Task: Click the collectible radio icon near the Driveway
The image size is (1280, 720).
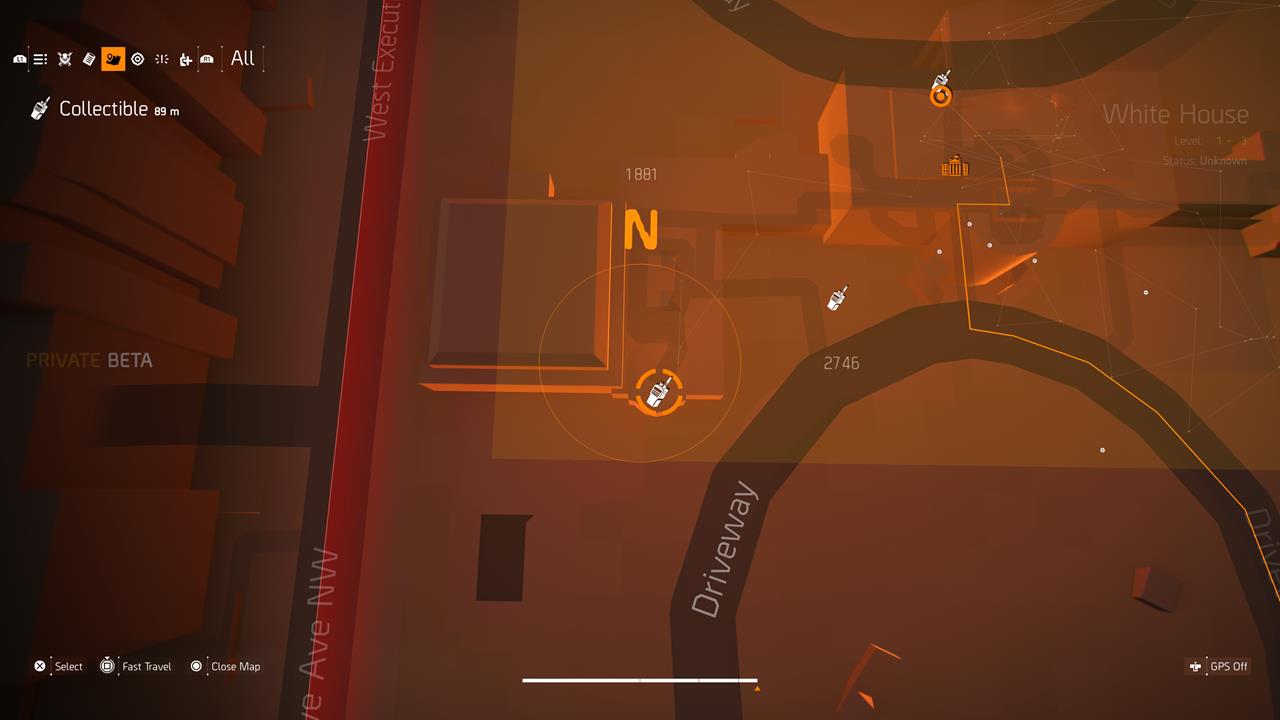Action: pyautogui.click(x=838, y=298)
